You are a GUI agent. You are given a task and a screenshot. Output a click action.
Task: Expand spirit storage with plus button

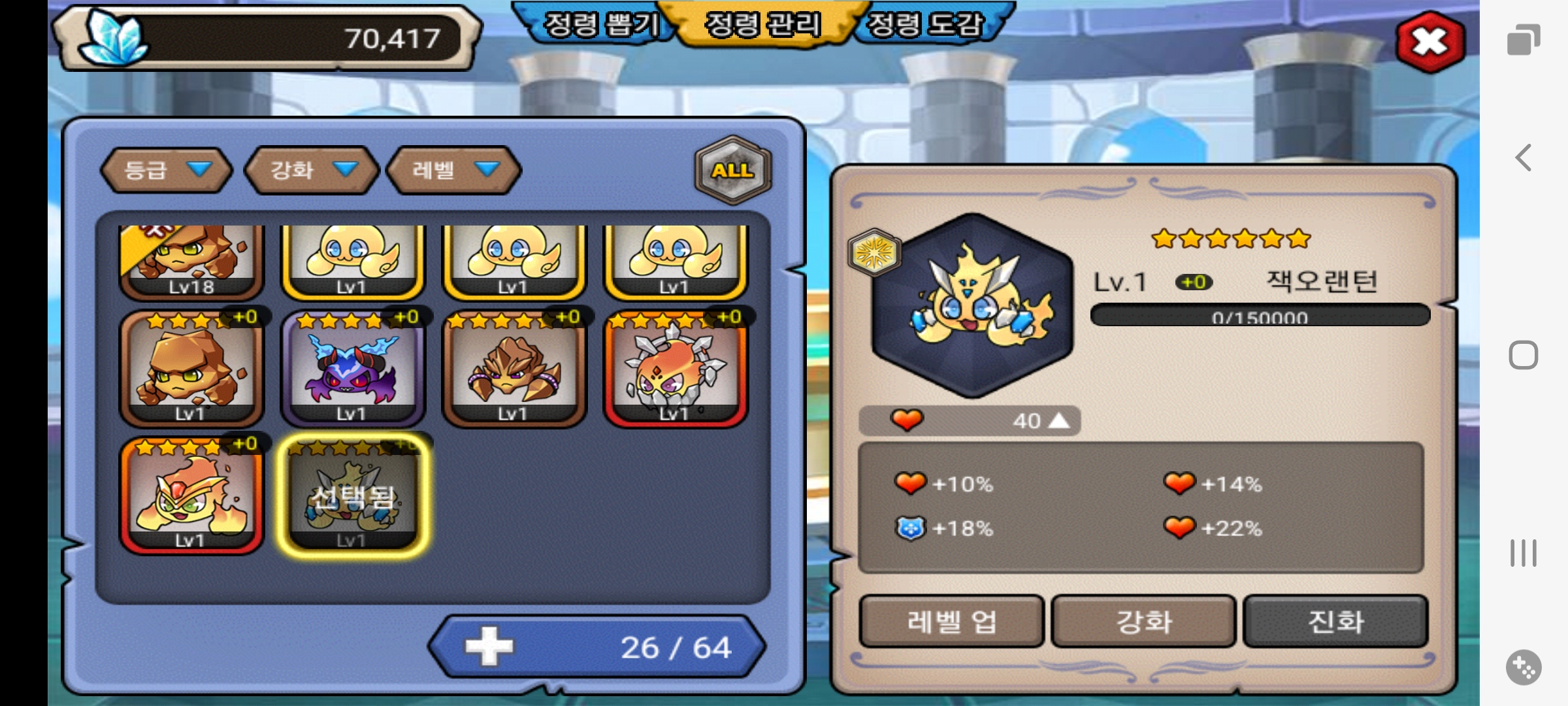coord(489,647)
